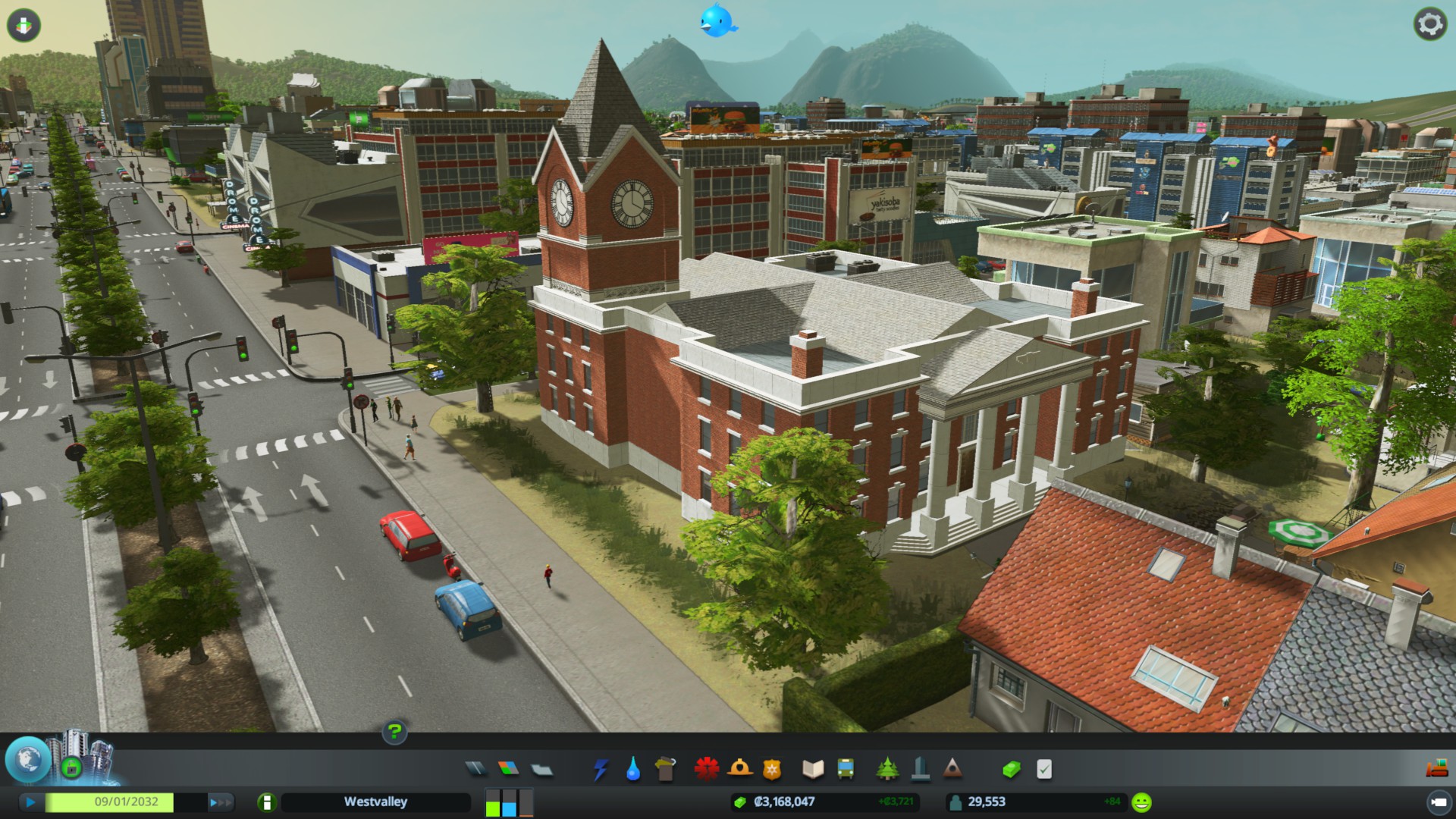Image resolution: width=1456 pixels, height=819 pixels.
Task: Toggle the free camera mode button
Action: click(x=1437, y=802)
